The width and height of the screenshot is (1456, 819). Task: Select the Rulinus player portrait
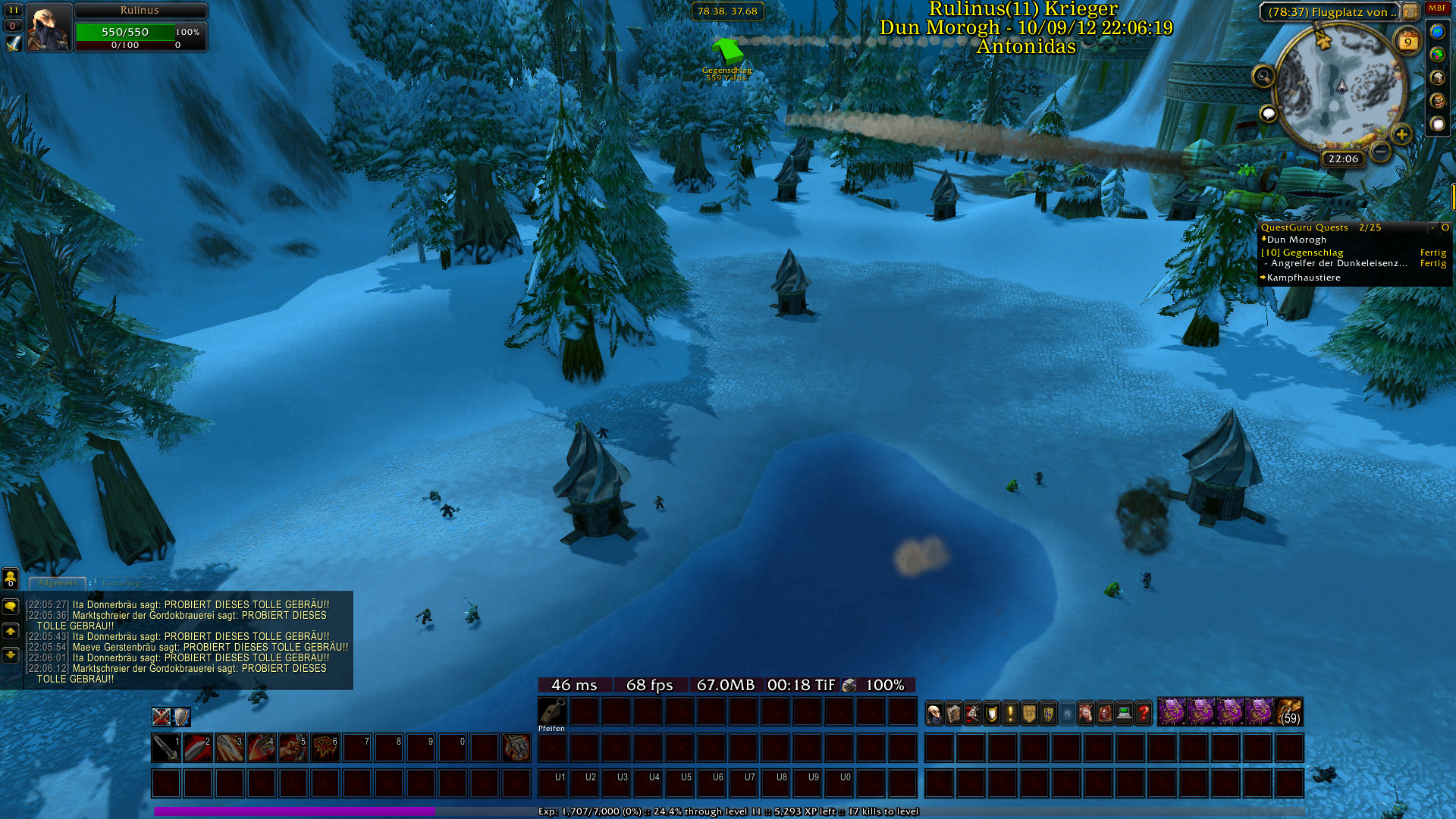point(49,27)
